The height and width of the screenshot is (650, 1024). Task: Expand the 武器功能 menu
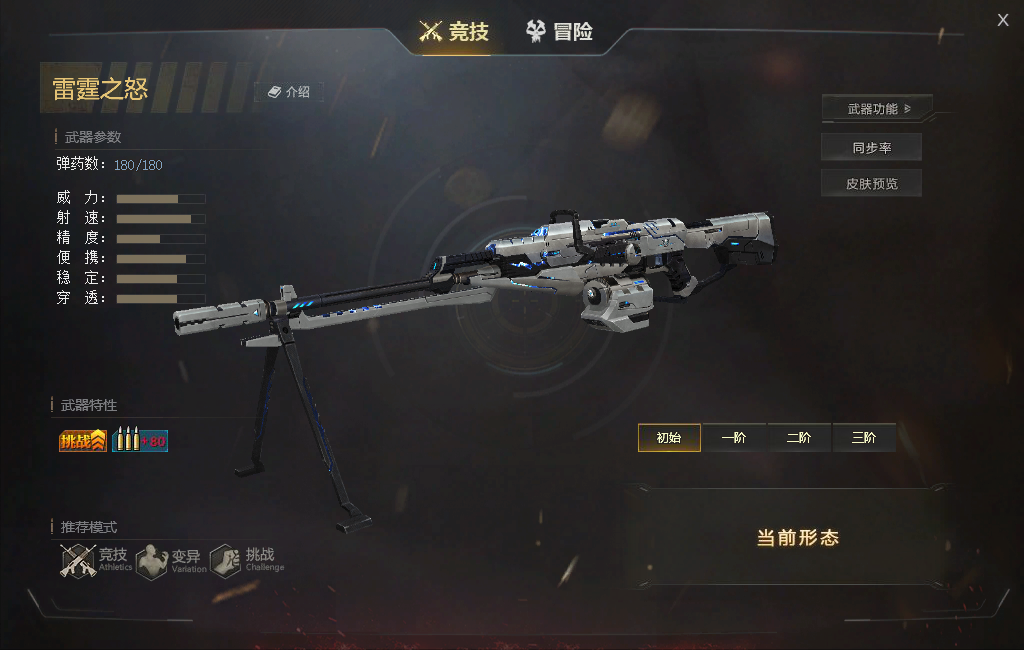pos(877,108)
